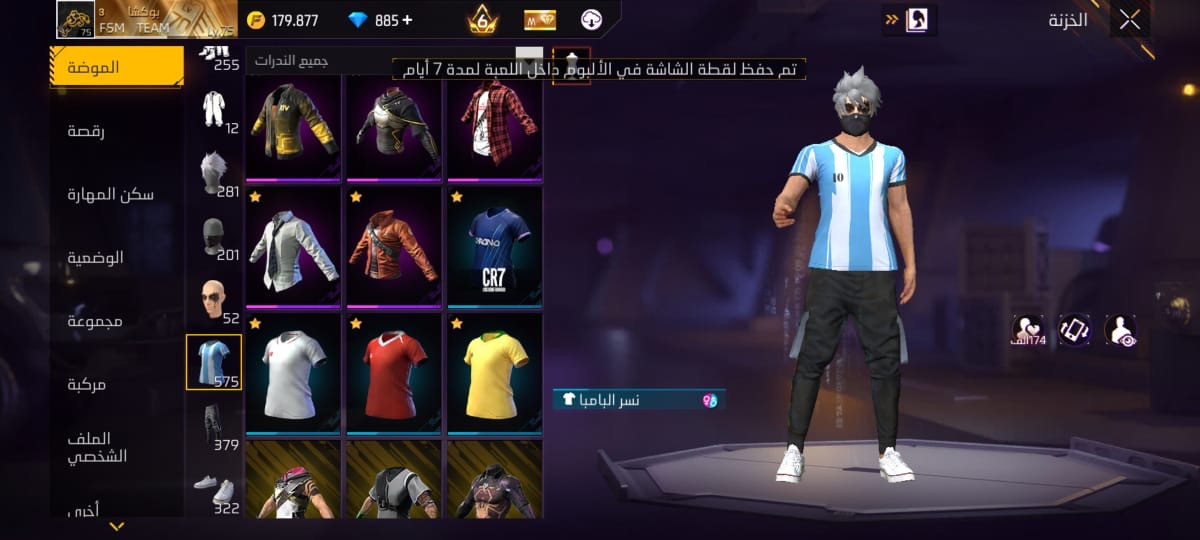Choose the yellow football jersey
The height and width of the screenshot is (540, 1200).
point(494,373)
